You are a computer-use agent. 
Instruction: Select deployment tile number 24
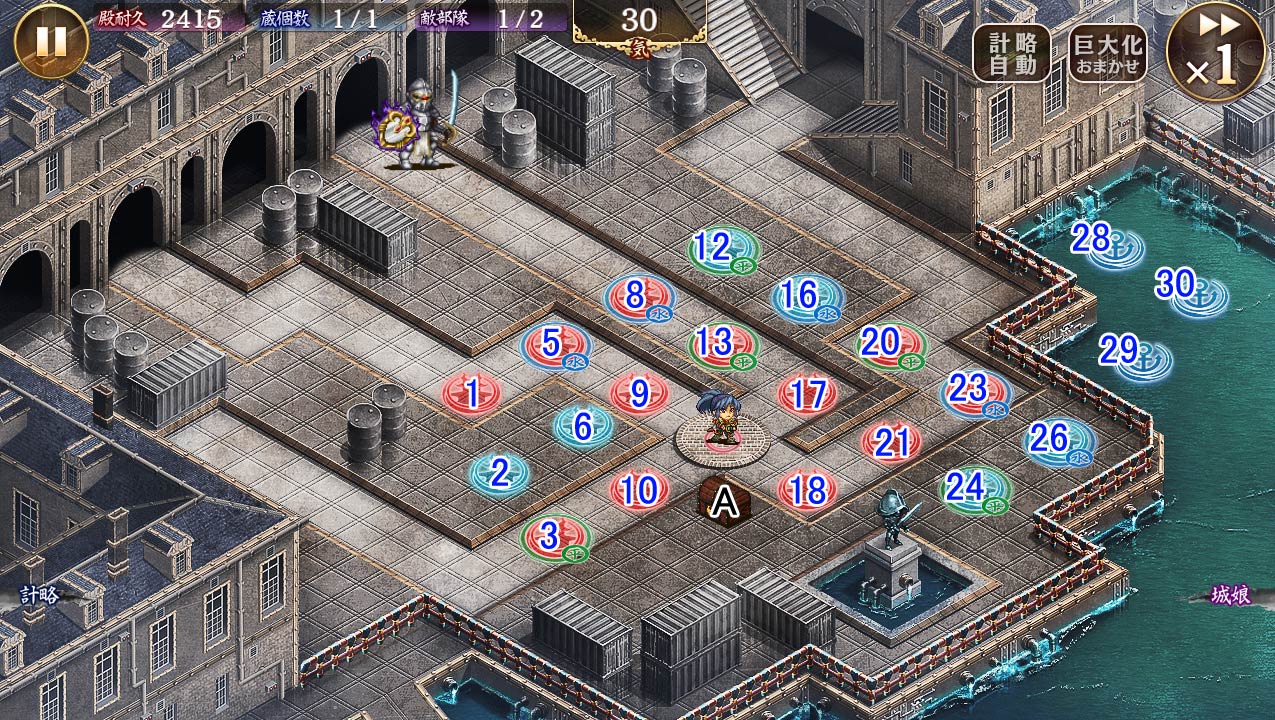[x=973, y=489]
